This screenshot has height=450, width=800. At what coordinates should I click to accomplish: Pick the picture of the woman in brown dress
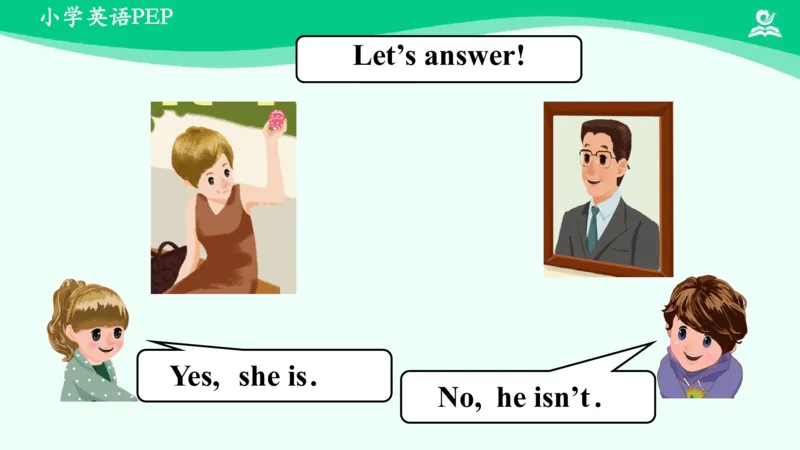click(223, 197)
